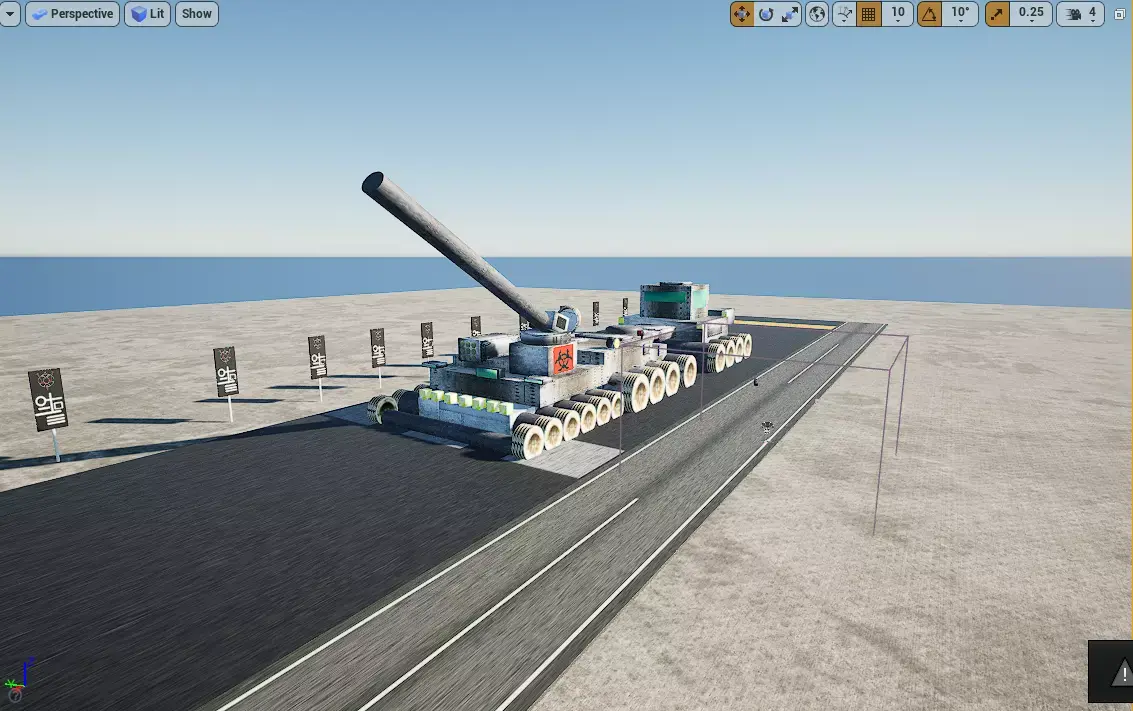This screenshot has width=1133, height=711.
Task: Select the translate move tool
Action: (742, 14)
